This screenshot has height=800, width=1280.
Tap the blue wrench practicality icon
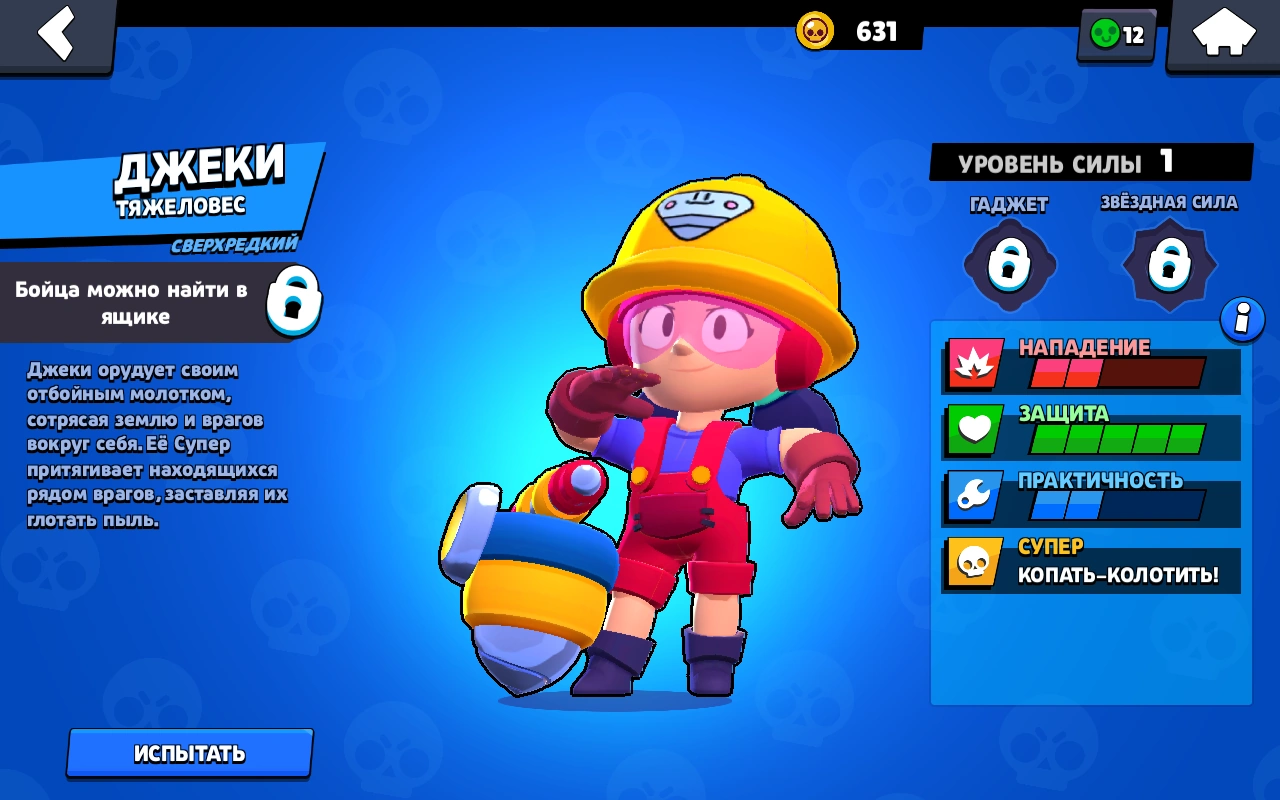tap(972, 496)
